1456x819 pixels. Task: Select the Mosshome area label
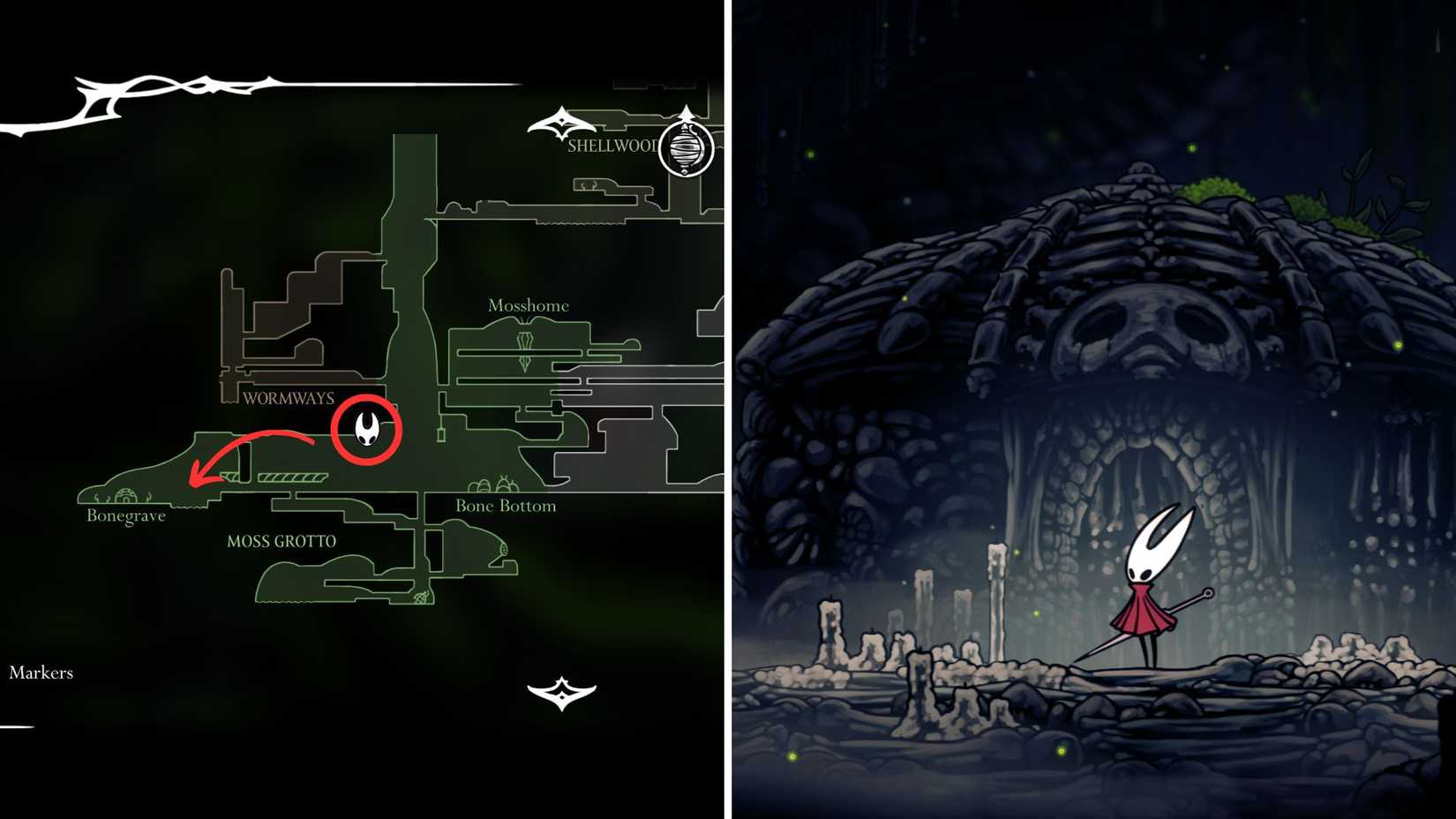point(529,305)
